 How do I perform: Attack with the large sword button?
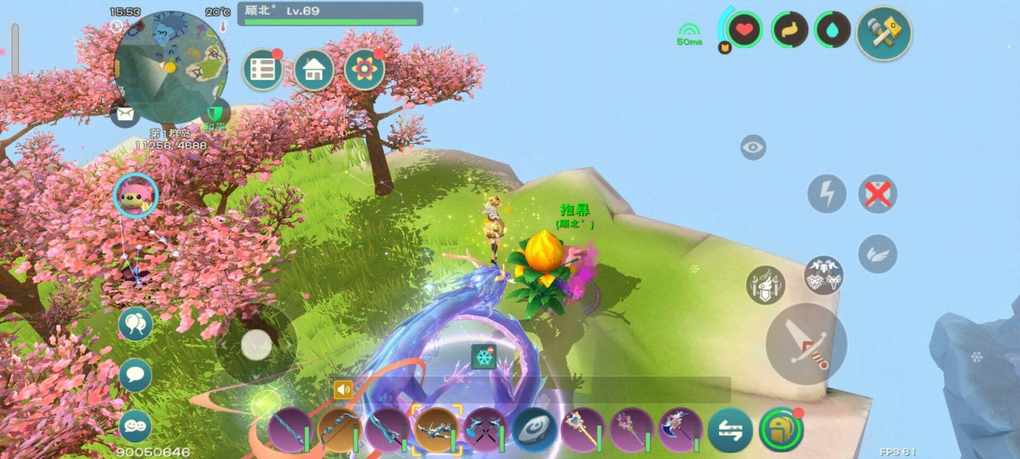[806, 343]
